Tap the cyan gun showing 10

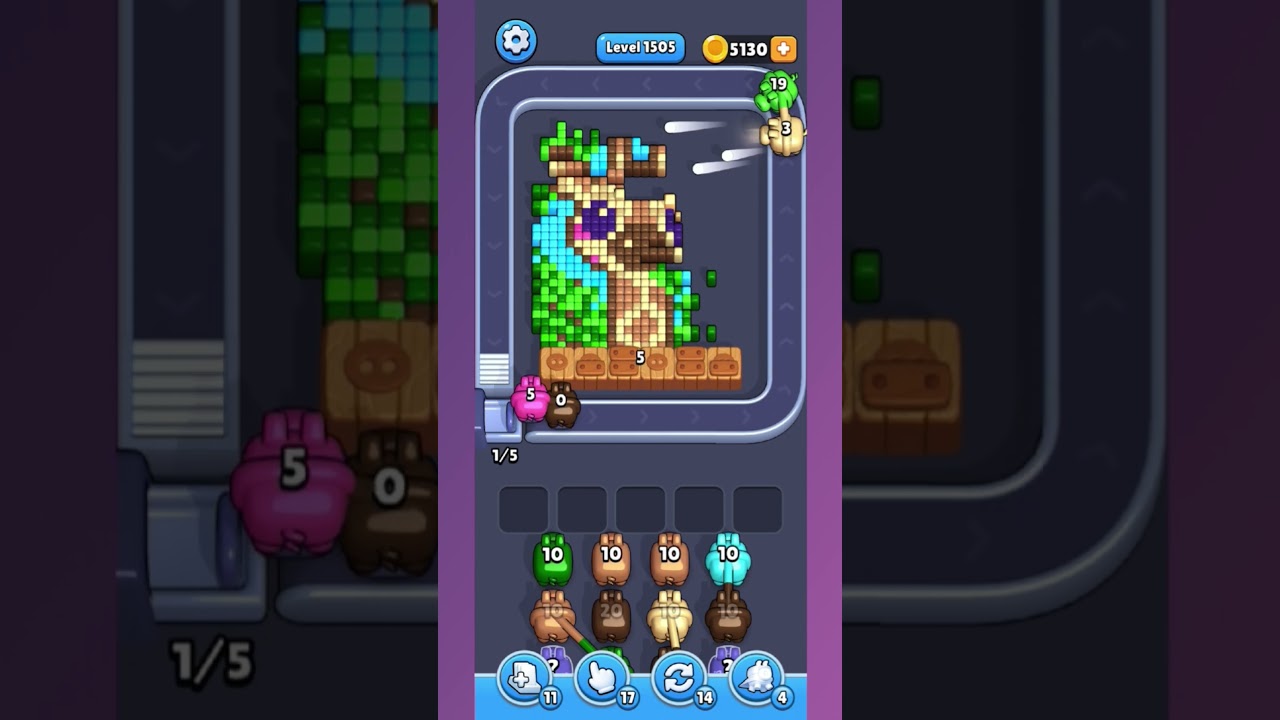coord(724,558)
